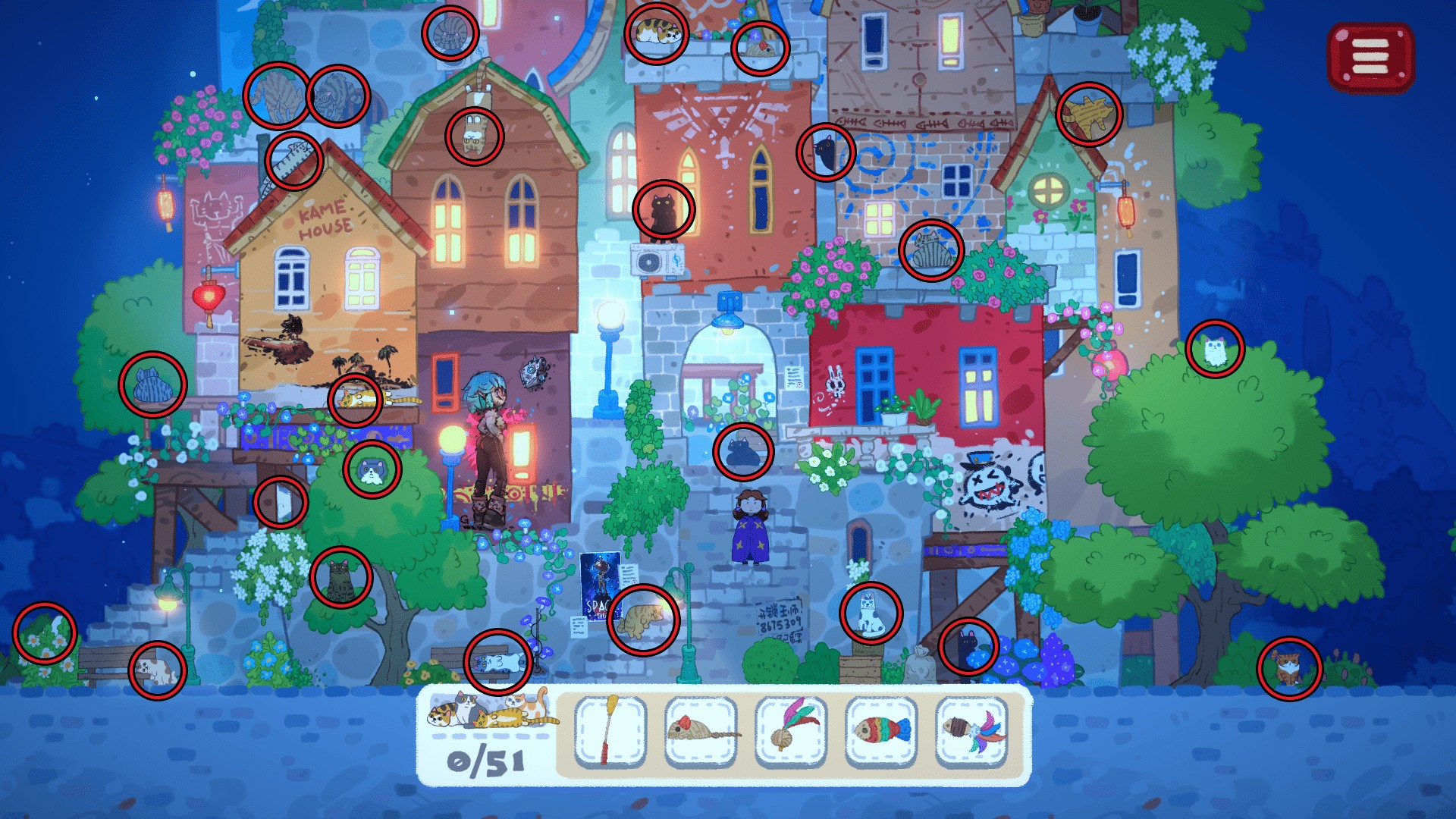Choose the woven mouse toy slot

(x=700, y=731)
